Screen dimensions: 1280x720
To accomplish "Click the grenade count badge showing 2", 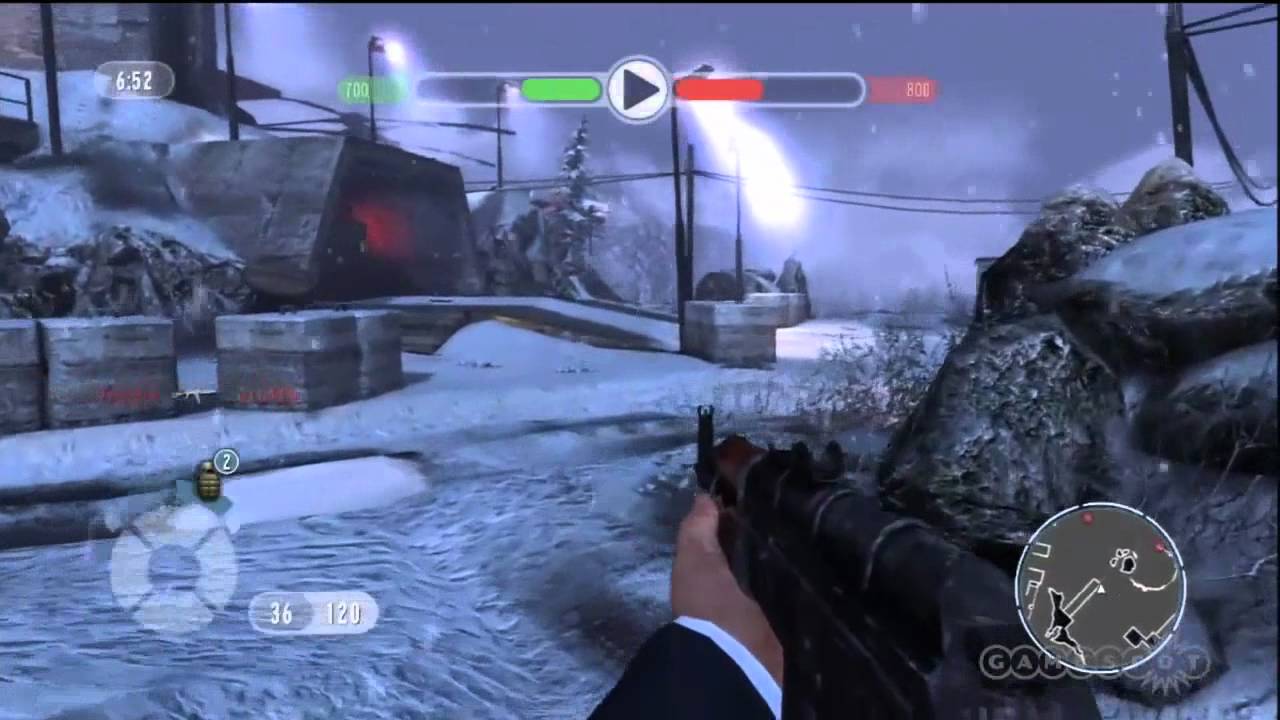I will [x=227, y=459].
